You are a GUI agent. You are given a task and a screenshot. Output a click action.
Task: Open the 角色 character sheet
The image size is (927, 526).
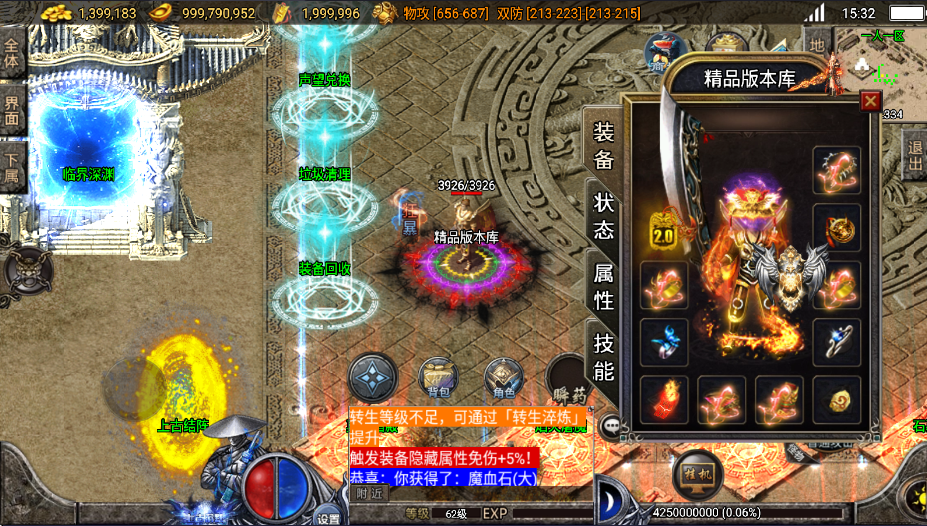tap(503, 378)
